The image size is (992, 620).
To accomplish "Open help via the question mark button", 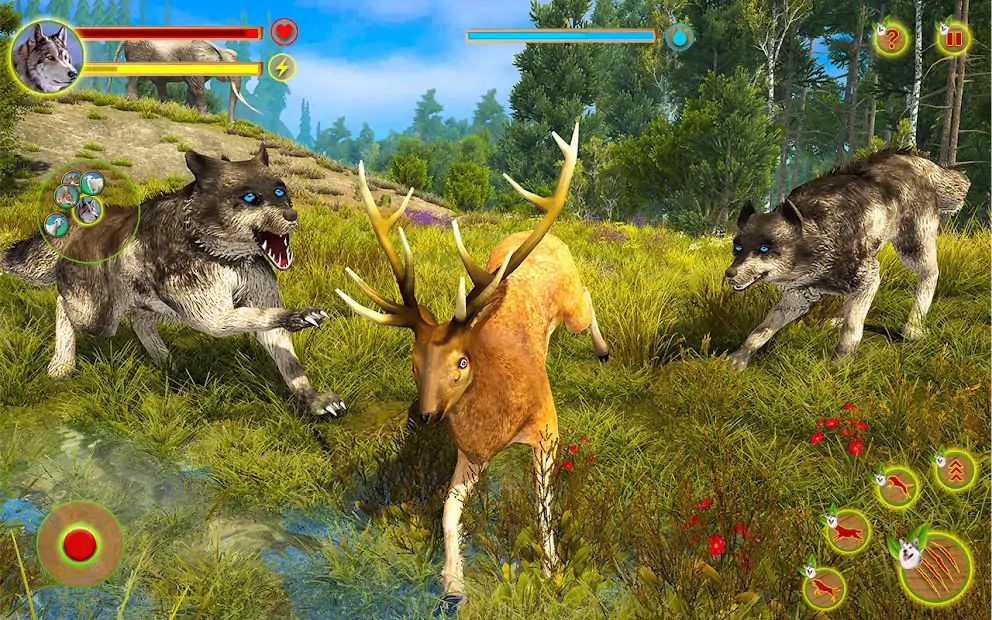I will [x=890, y=40].
